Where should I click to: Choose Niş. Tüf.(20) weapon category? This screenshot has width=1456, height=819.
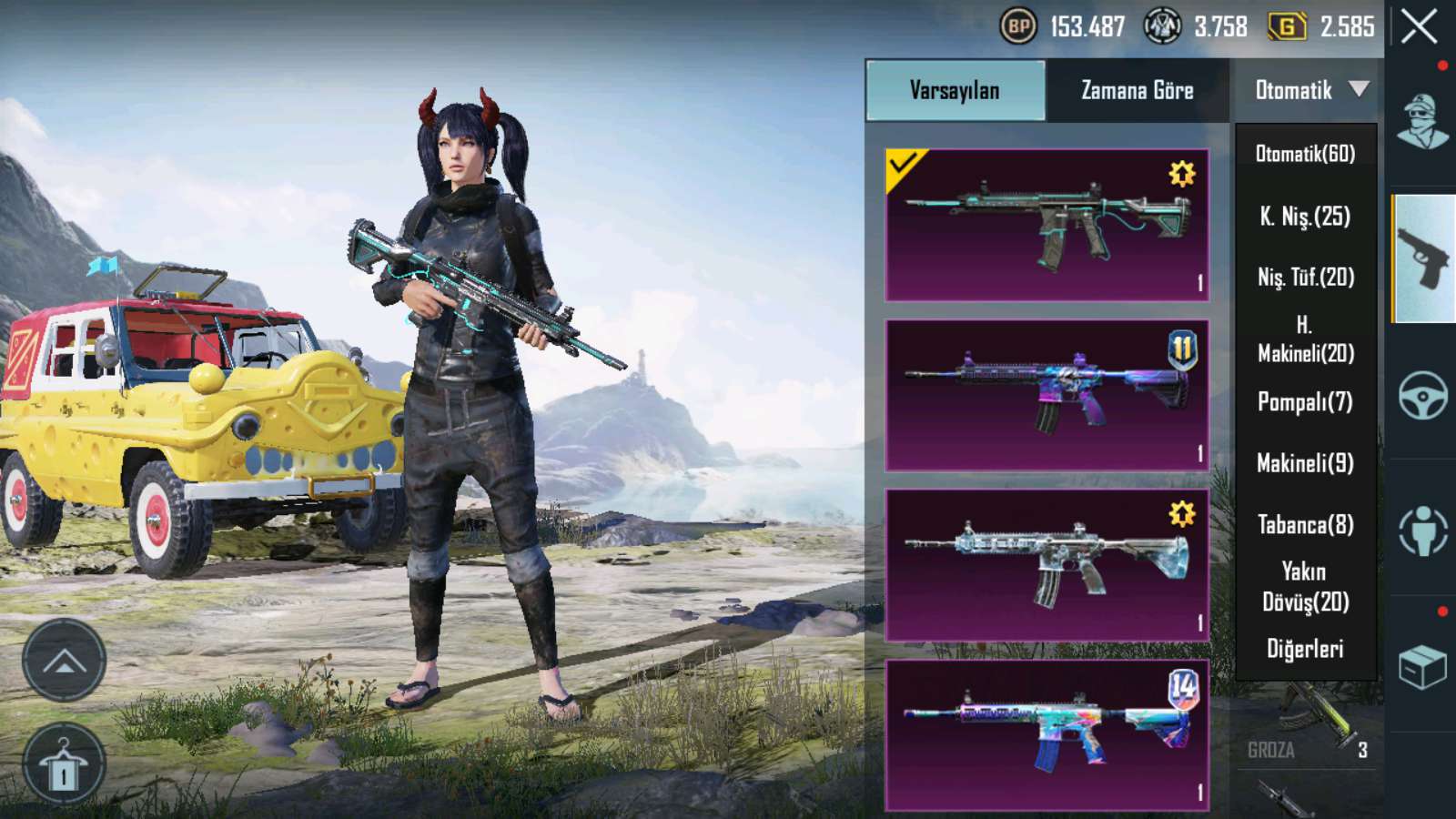[1305, 277]
